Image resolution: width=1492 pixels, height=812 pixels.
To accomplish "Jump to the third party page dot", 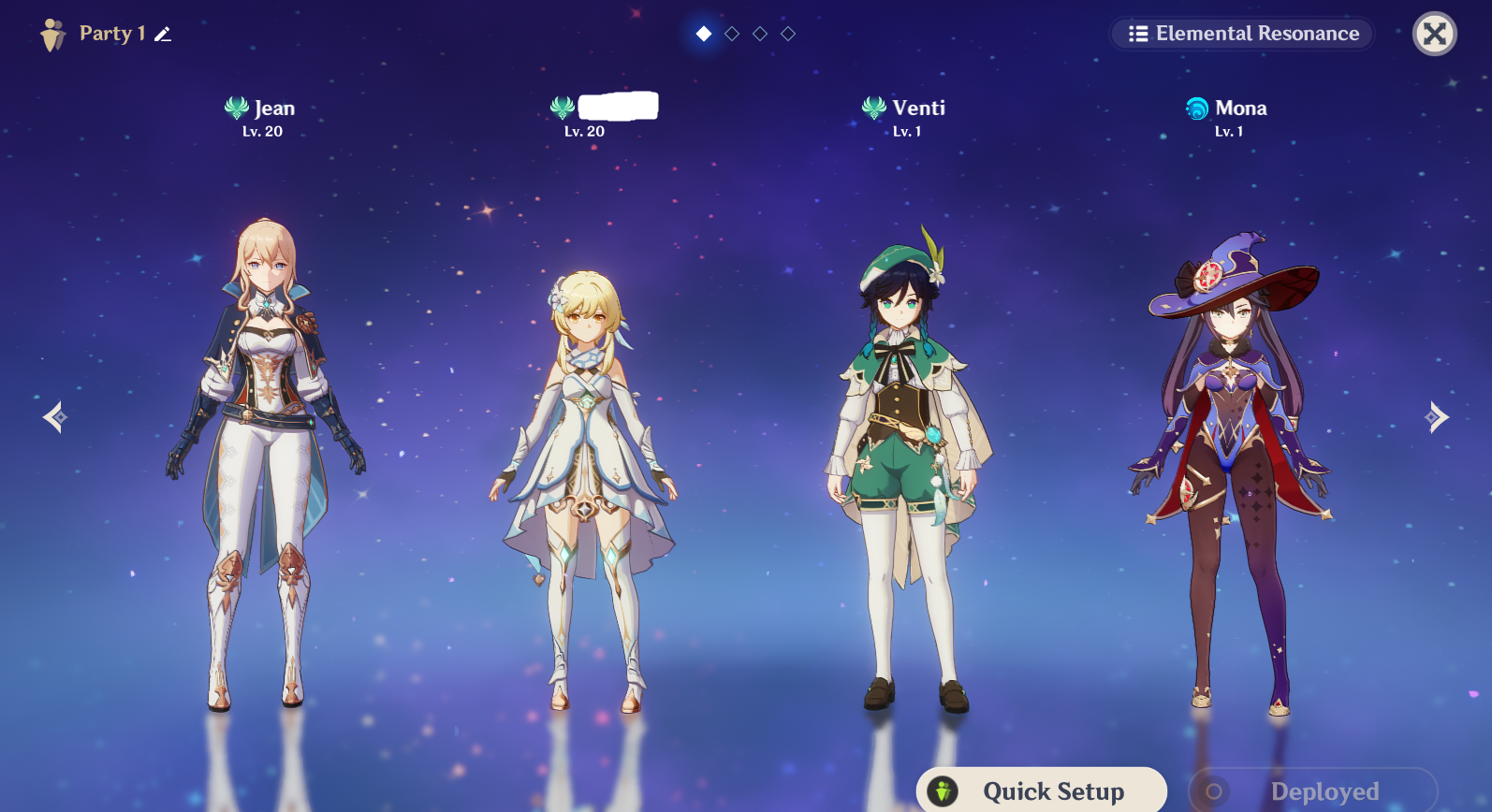I will coord(760,34).
